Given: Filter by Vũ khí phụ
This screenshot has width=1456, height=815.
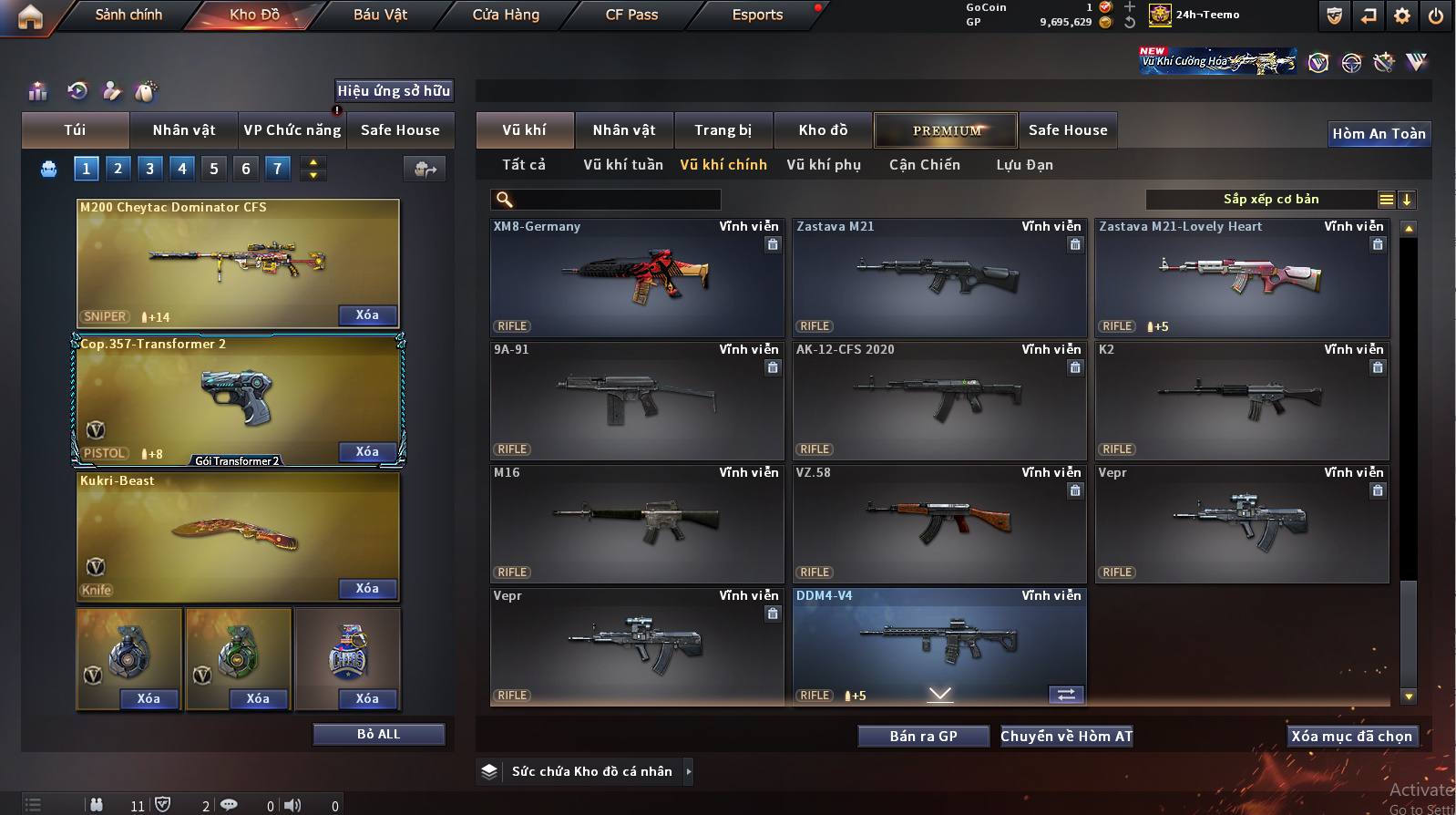Looking at the screenshot, I should 824,165.
